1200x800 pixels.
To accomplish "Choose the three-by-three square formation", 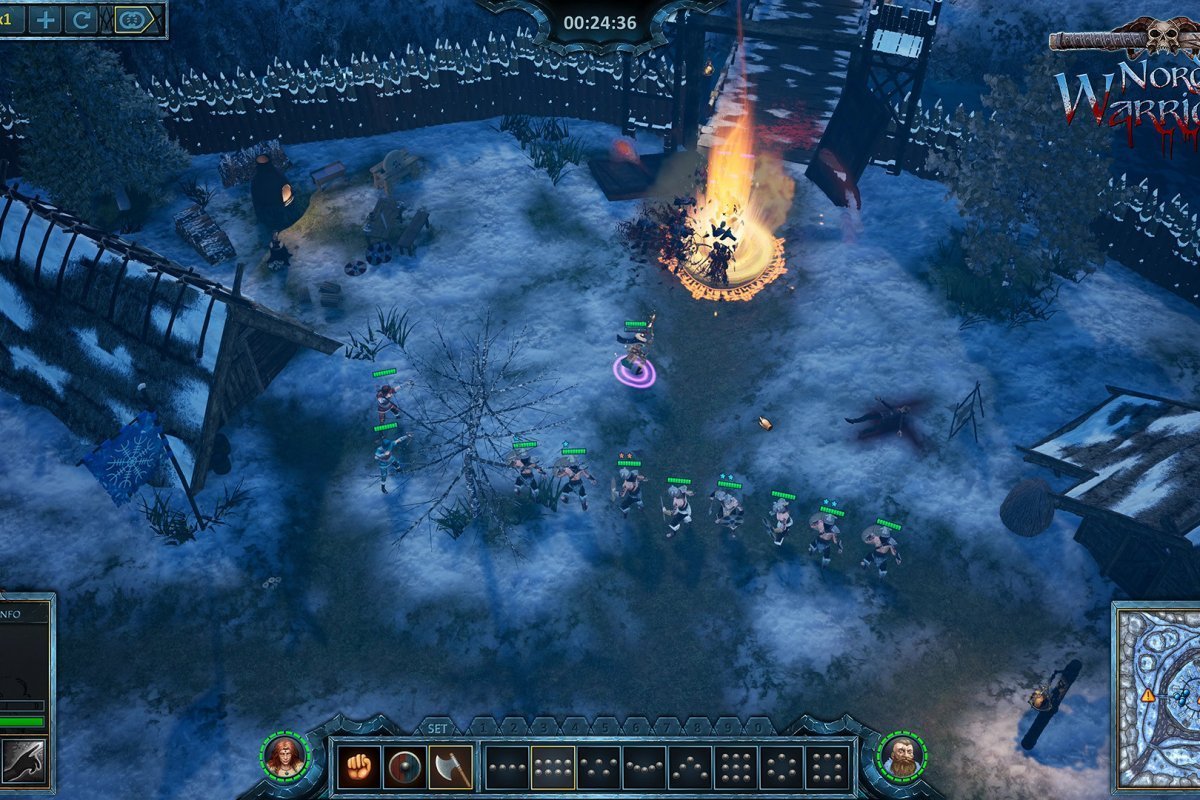I will pos(737,767).
